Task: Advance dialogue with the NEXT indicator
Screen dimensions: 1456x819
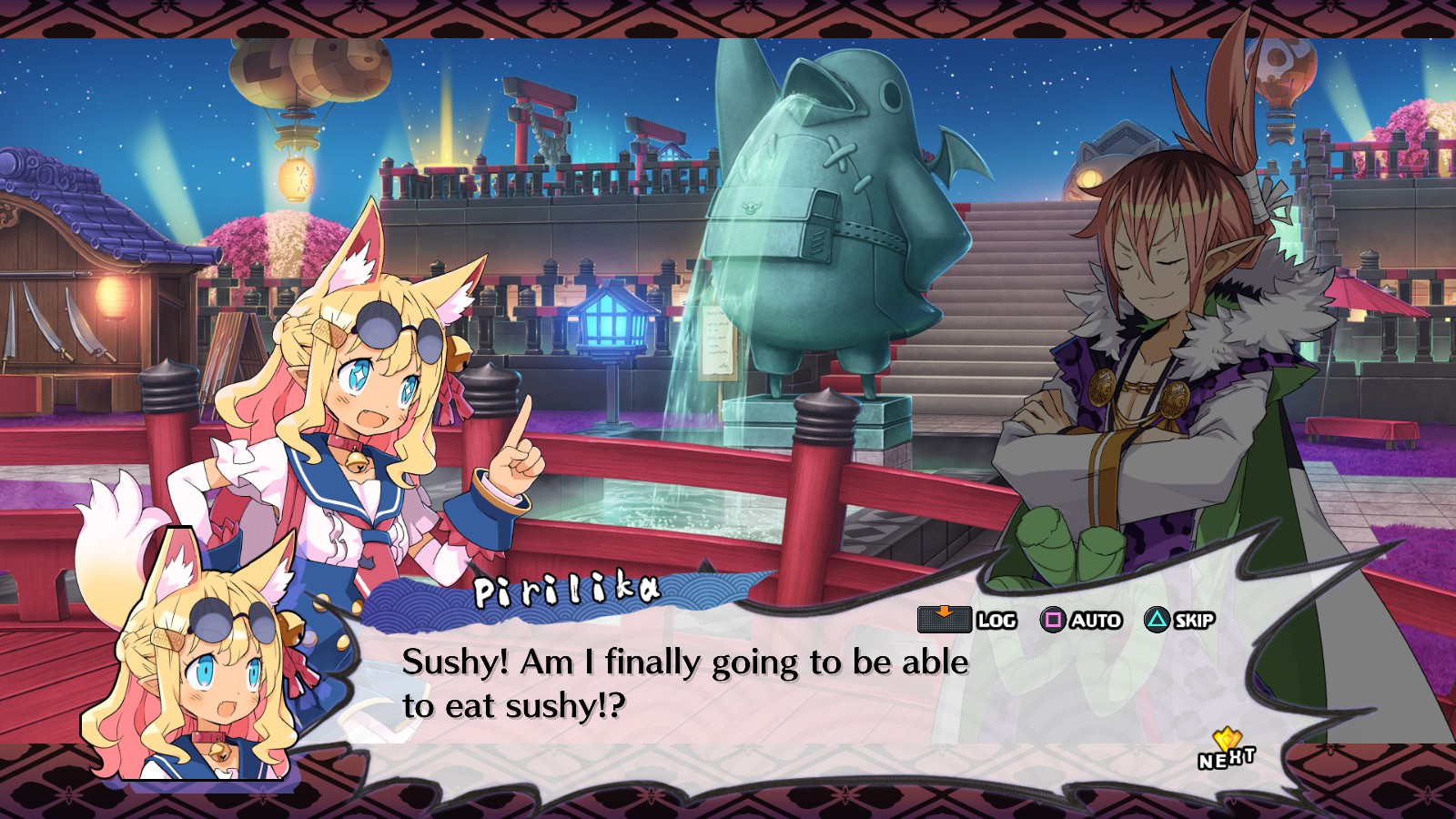Action: tap(1226, 752)
